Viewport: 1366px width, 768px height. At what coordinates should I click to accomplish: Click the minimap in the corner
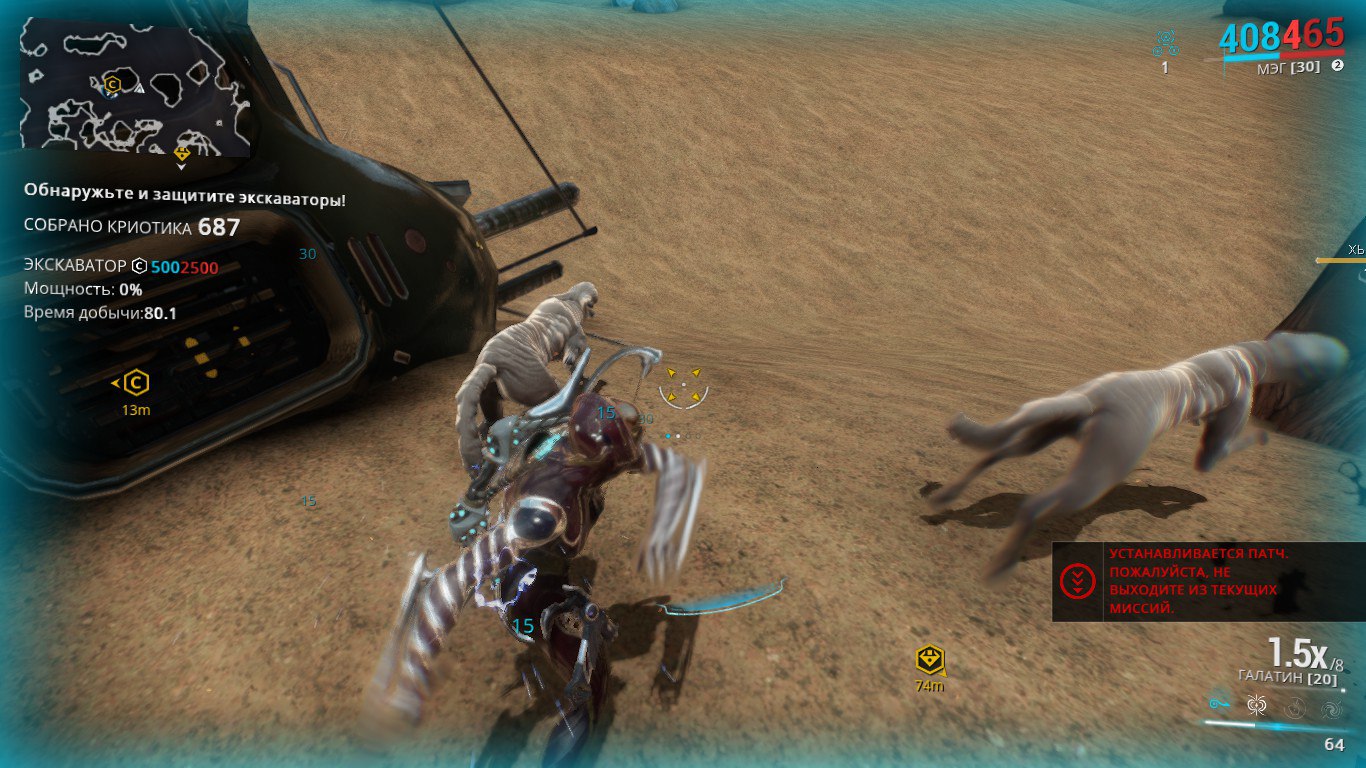click(134, 91)
